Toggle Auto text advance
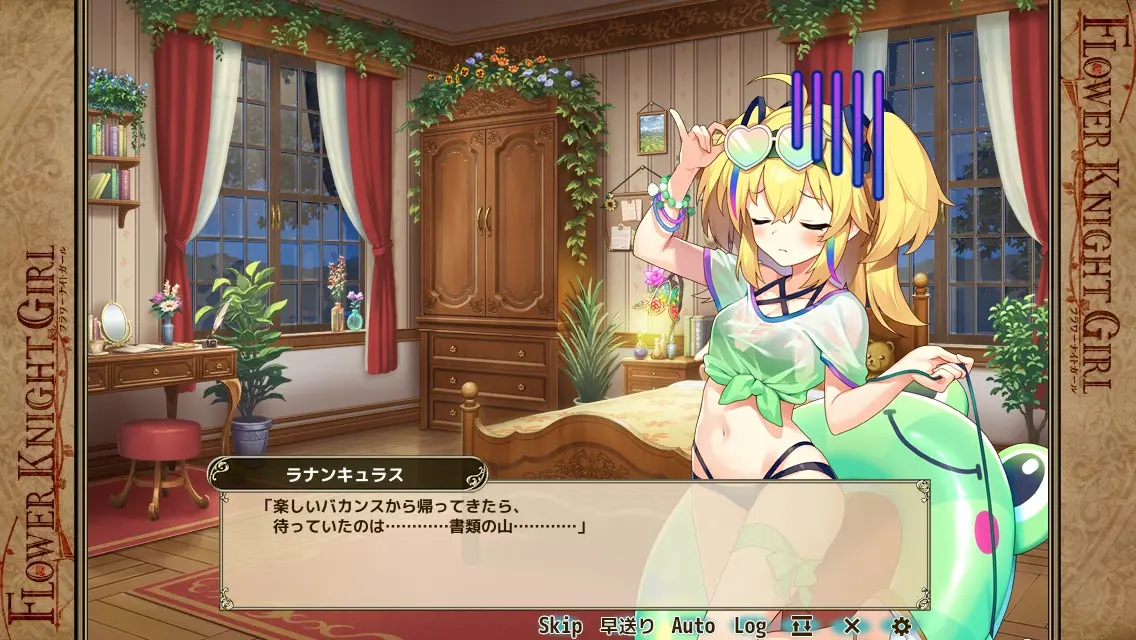The width and height of the screenshot is (1136, 640). pyautogui.click(x=693, y=626)
